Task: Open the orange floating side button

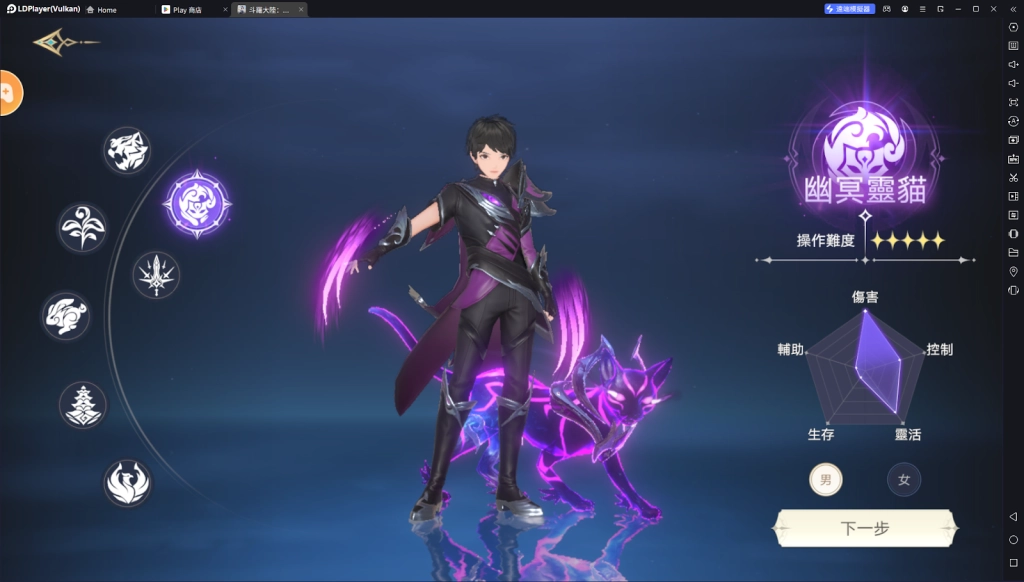Action: [x=8, y=93]
